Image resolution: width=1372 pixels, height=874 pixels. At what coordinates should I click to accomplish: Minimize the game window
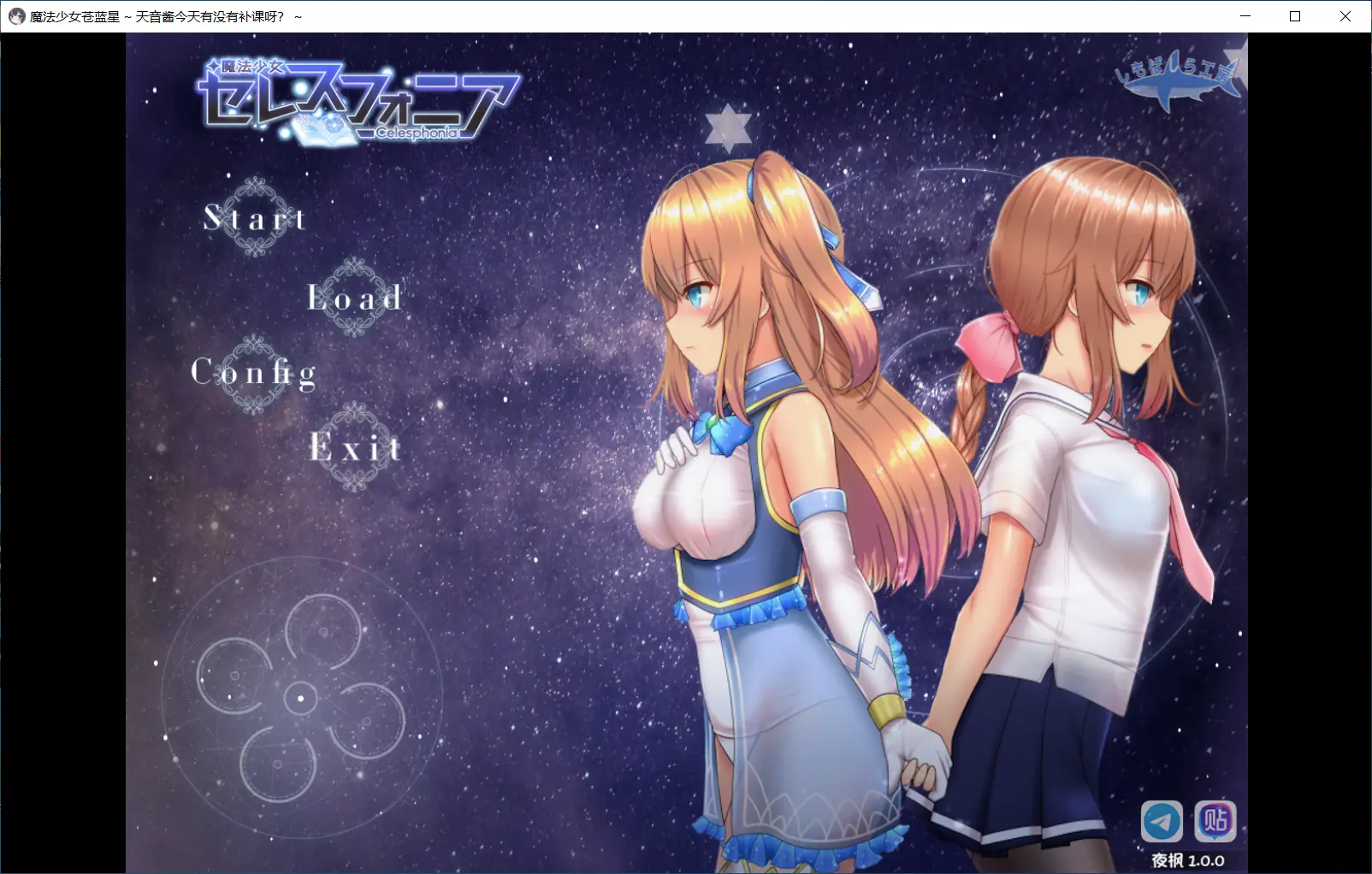(1245, 16)
